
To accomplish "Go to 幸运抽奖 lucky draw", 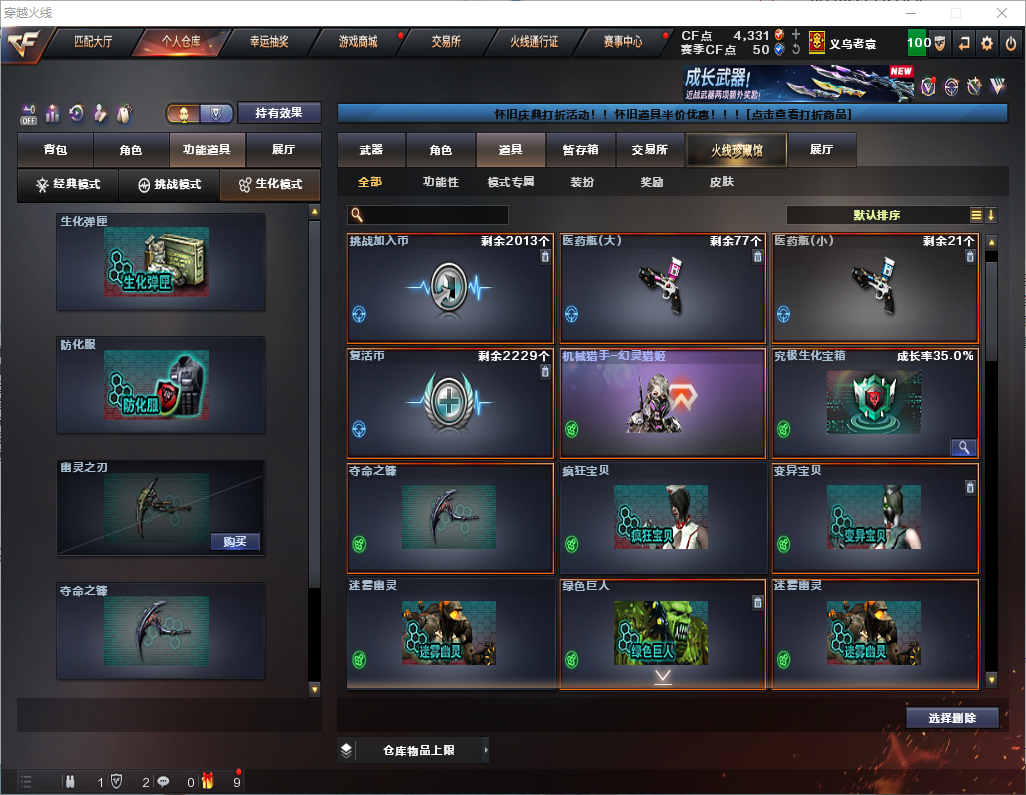I will point(268,42).
